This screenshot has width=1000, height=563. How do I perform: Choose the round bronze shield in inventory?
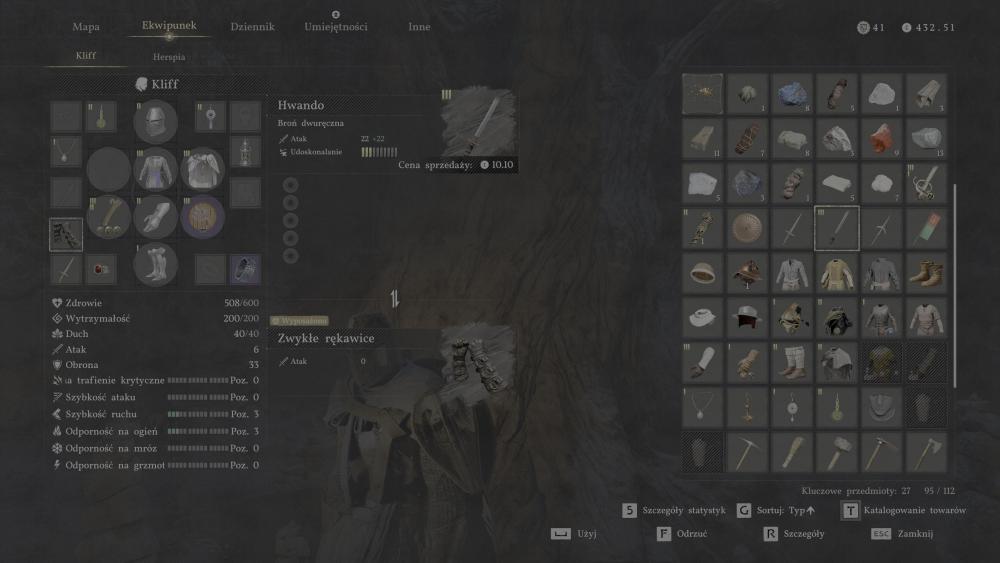tap(747, 228)
